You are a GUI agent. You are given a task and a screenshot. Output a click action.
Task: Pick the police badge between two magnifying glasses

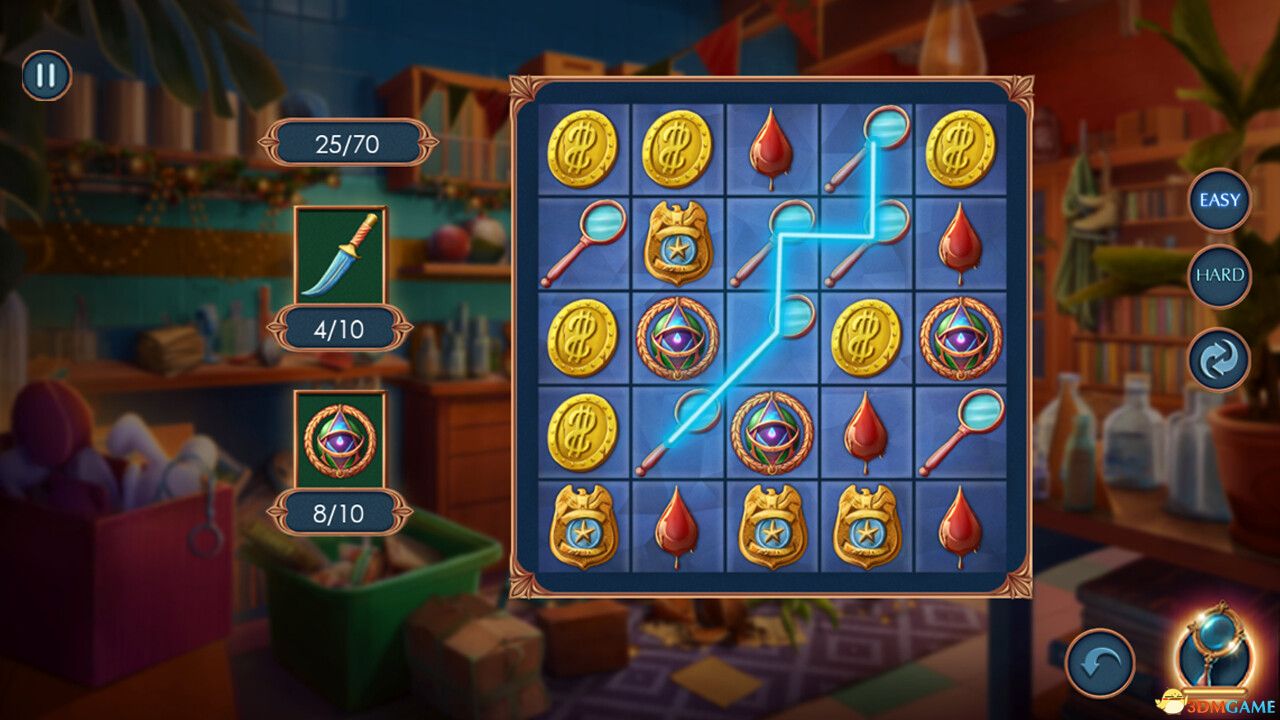coord(677,244)
